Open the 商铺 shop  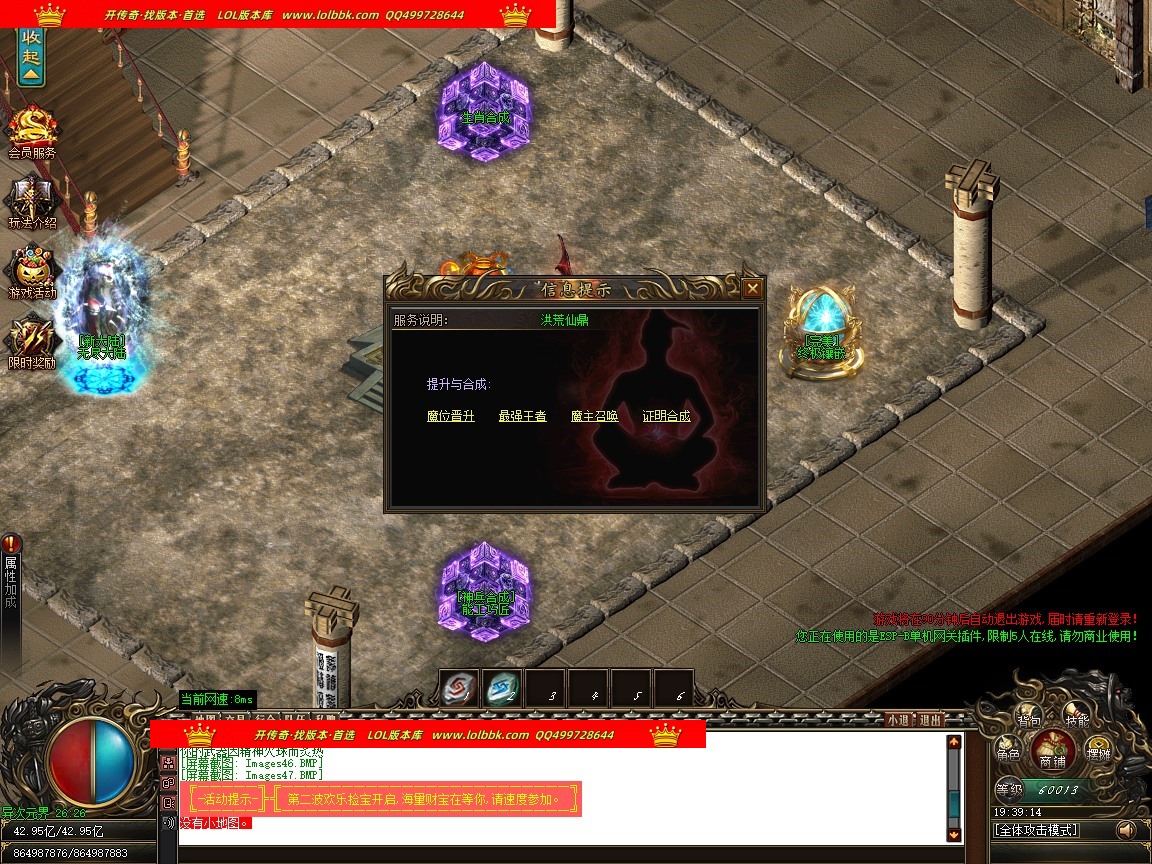click(1052, 752)
